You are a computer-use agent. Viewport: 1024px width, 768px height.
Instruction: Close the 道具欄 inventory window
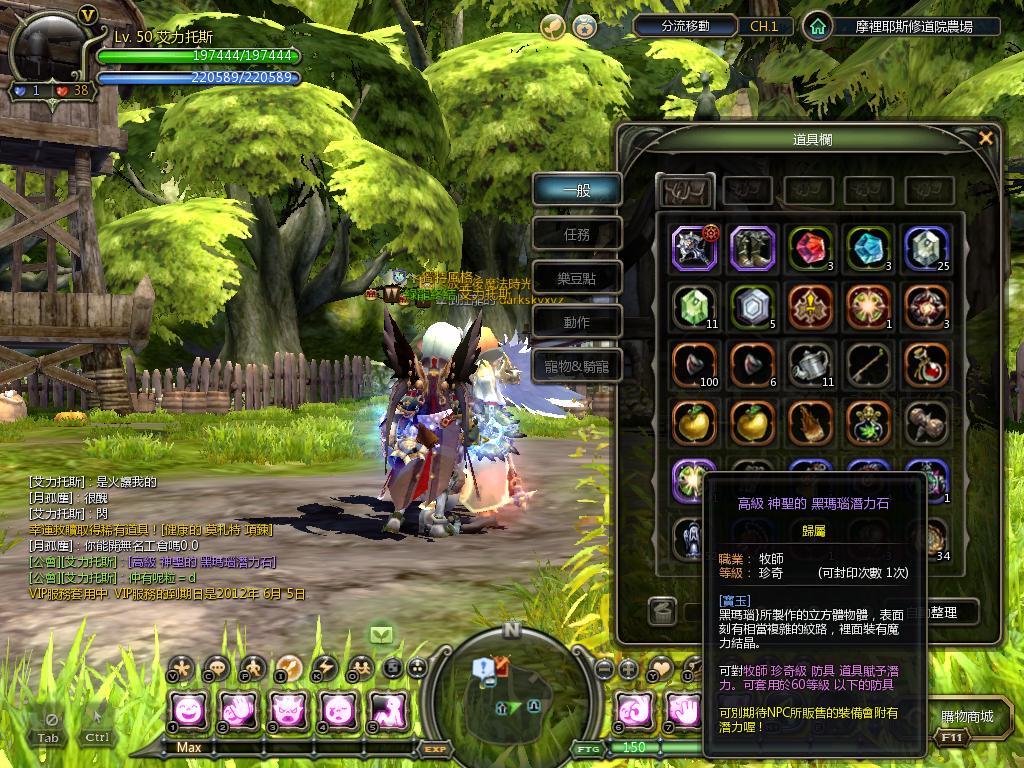point(986,138)
